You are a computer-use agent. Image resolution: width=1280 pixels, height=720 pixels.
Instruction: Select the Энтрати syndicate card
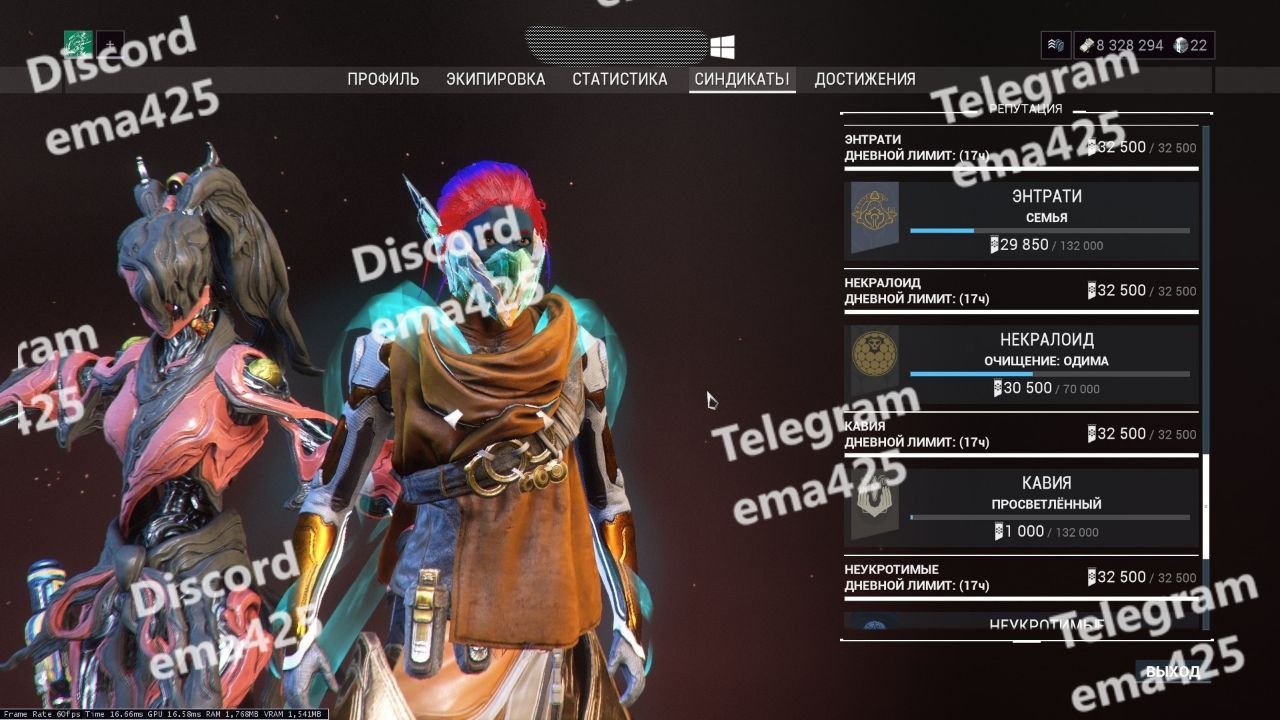pyautogui.click(x=1021, y=221)
